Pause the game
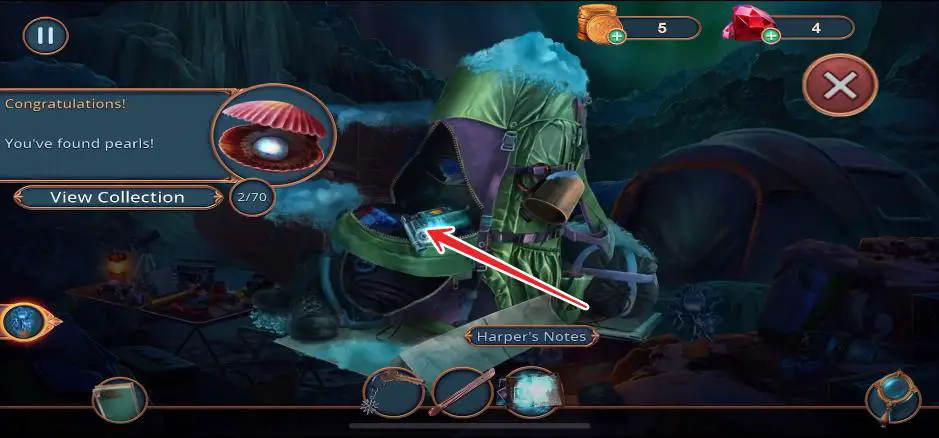 (45, 36)
